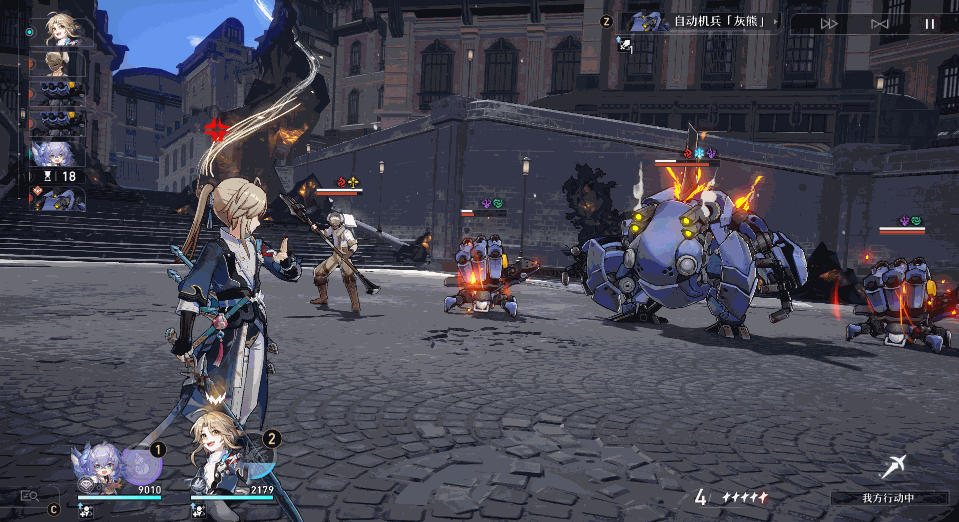Screen dimensions: 959x522
Task: Select the helmeted soldier's turn-order portrait
Action: pos(59,64)
